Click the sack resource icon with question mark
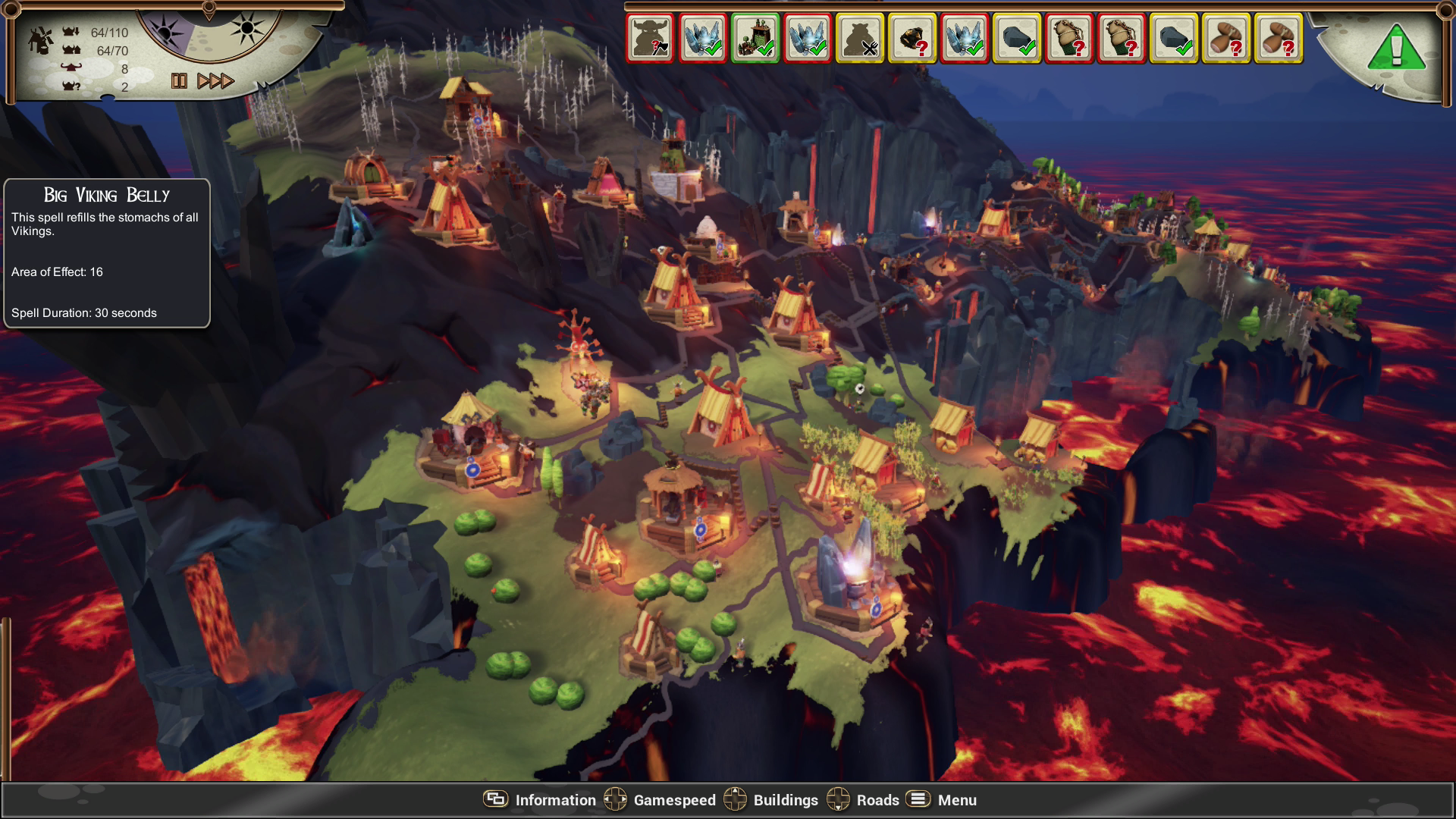This screenshot has width=1456, height=819. [x=1069, y=38]
